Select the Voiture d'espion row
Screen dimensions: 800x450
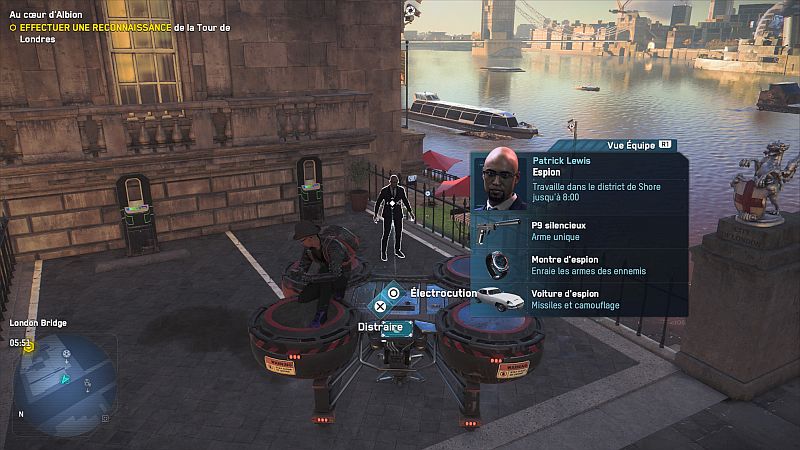[x=578, y=297]
